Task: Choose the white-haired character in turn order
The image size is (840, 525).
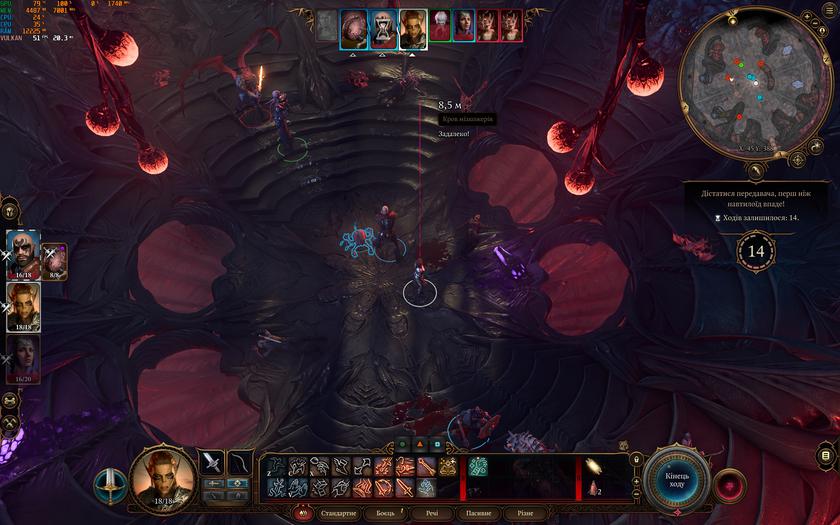Action: point(440,26)
